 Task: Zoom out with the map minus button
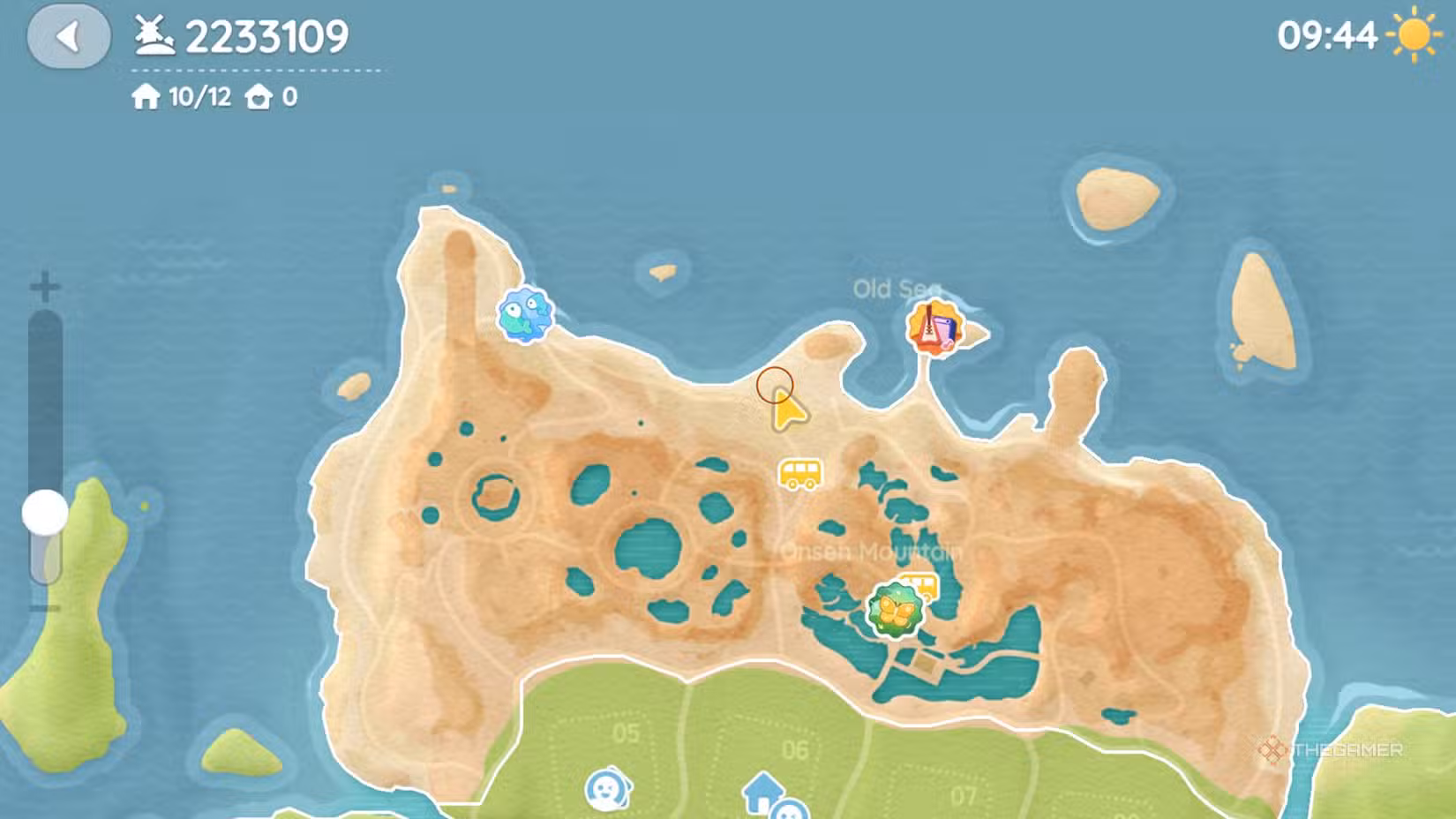pos(44,608)
